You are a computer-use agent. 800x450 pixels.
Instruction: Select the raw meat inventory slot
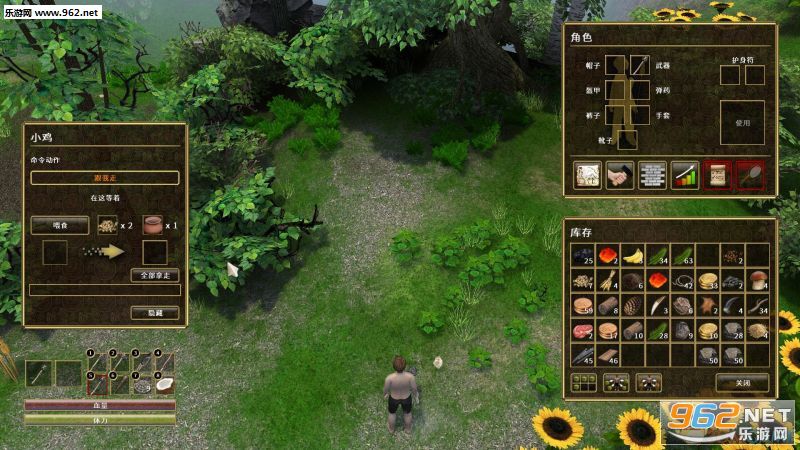pyautogui.click(x=583, y=329)
